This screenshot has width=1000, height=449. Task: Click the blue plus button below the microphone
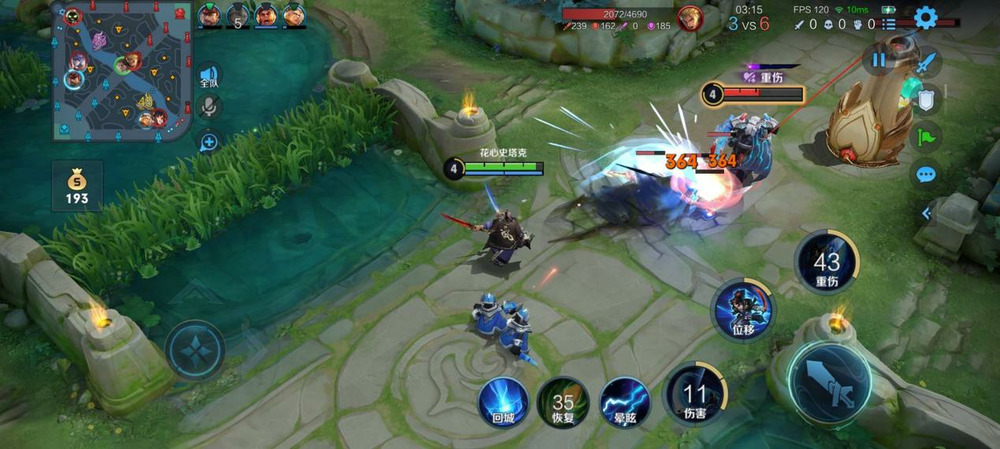tap(209, 142)
